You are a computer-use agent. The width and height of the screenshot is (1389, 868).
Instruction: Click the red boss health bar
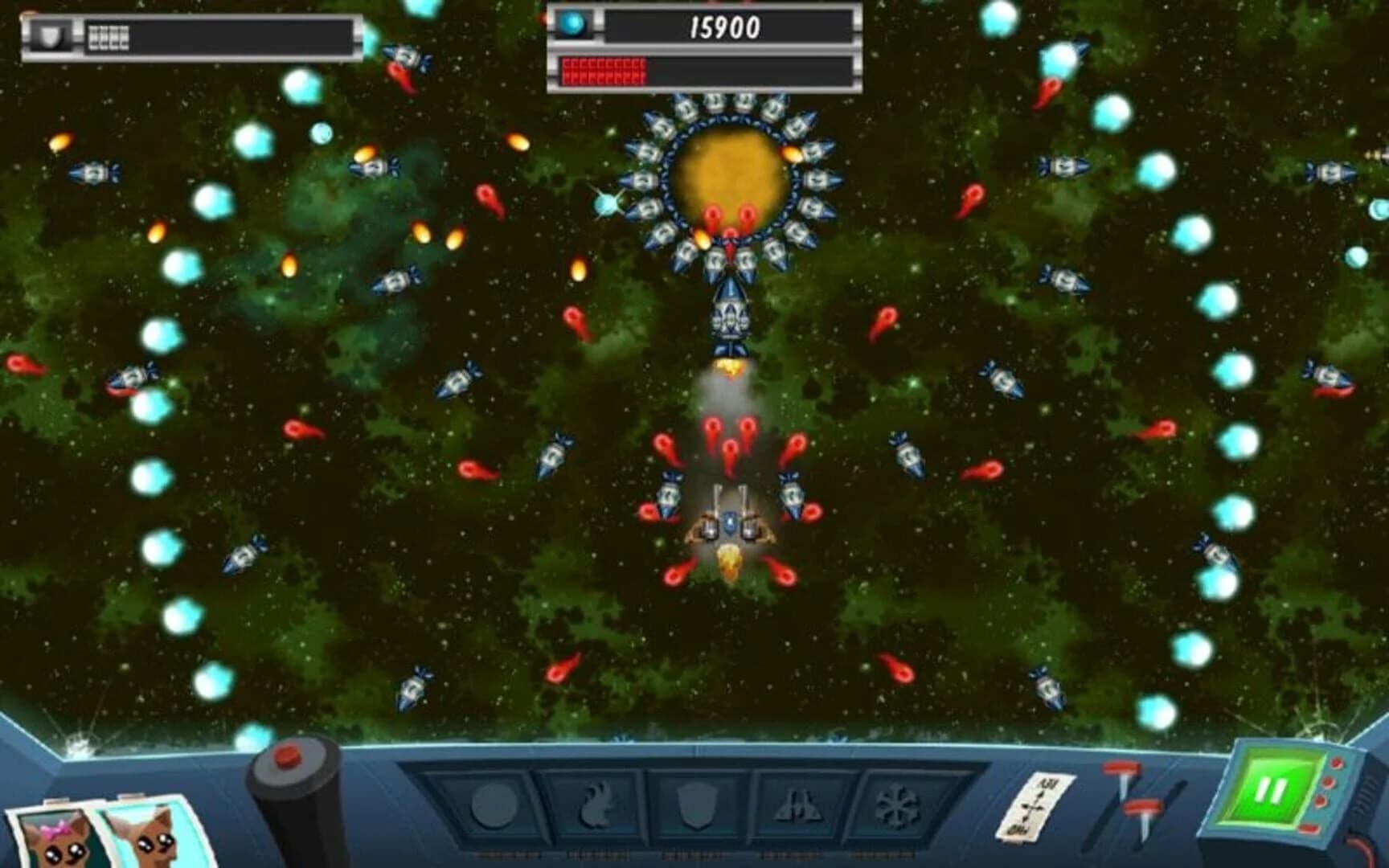[x=604, y=71]
